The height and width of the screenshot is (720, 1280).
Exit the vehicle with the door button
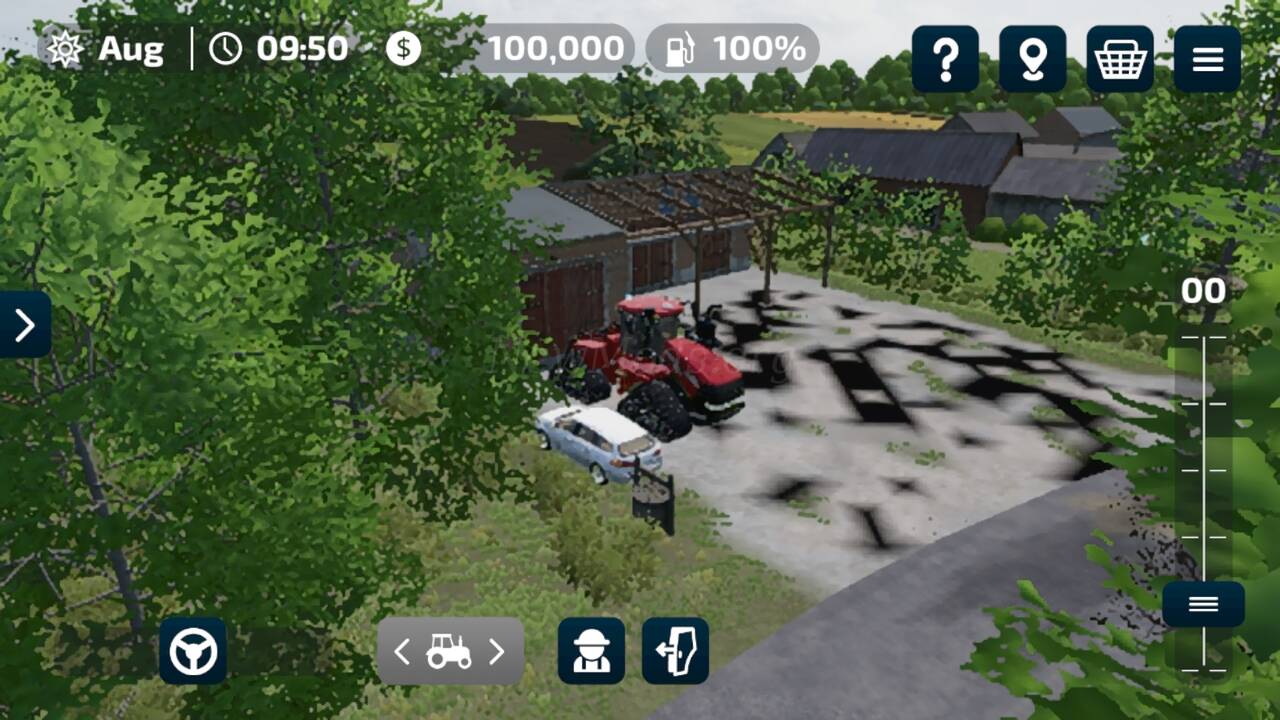click(675, 651)
